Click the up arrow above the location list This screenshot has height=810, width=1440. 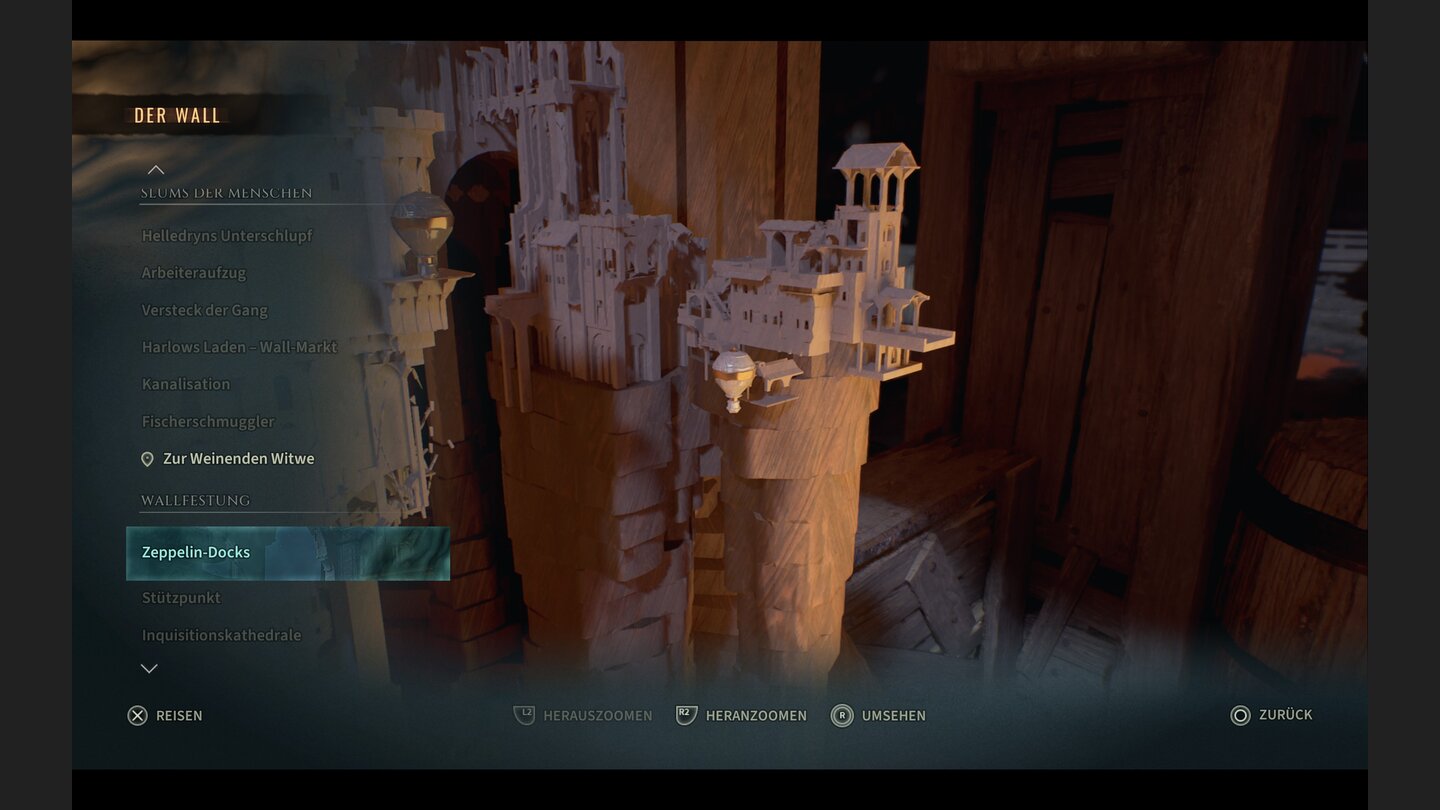click(156, 170)
